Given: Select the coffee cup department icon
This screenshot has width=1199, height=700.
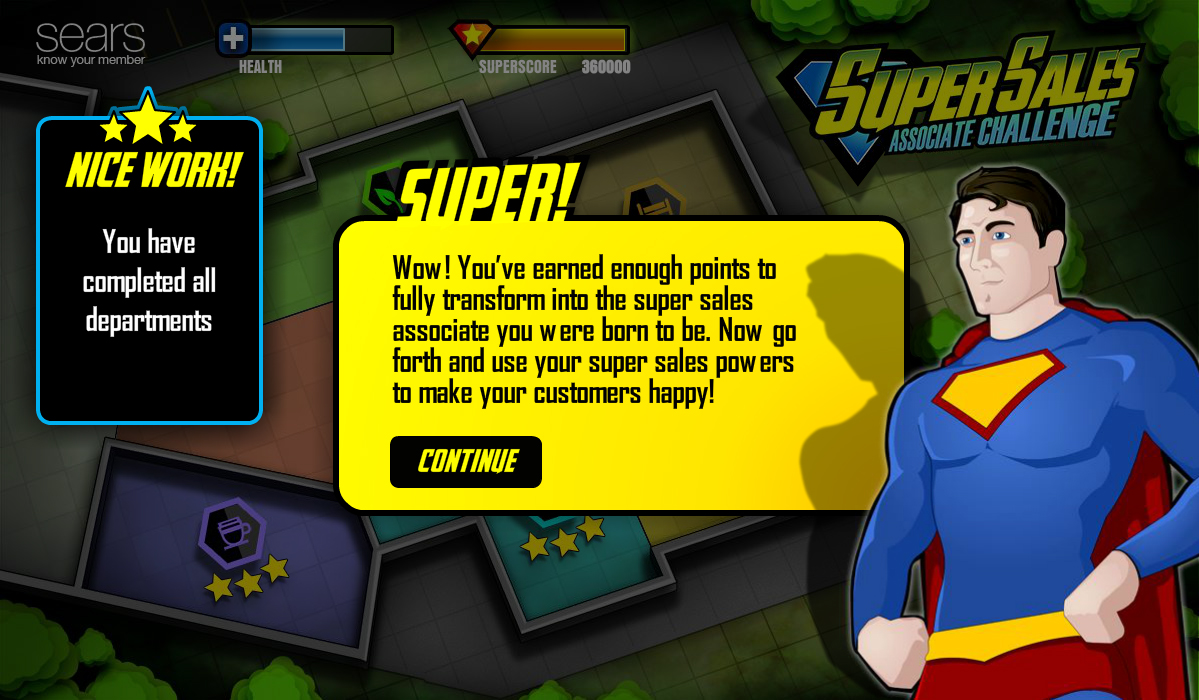Looking at the screenshot, I should (233, 532).
